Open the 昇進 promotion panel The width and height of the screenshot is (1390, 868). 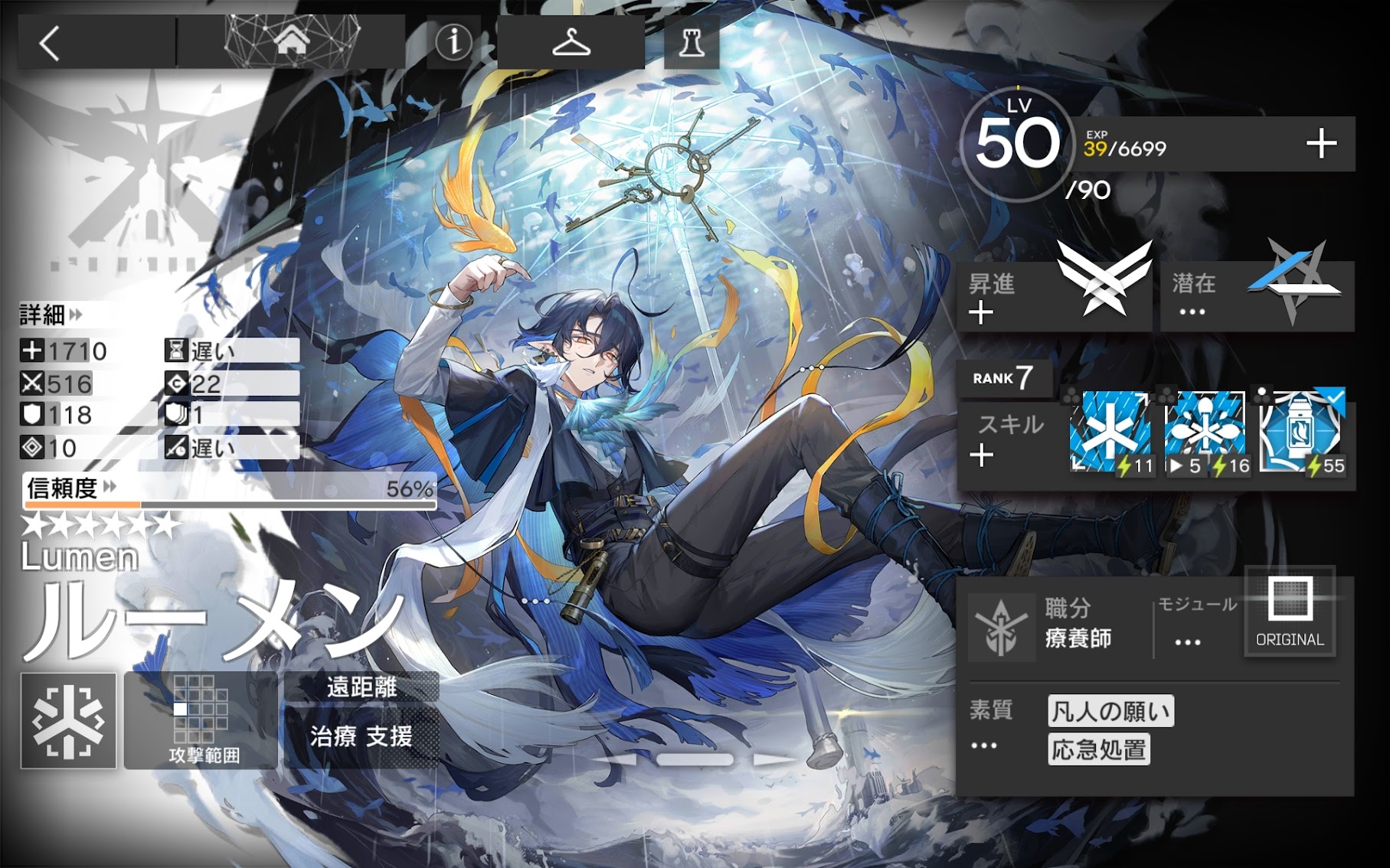[x=1054, y=296]
